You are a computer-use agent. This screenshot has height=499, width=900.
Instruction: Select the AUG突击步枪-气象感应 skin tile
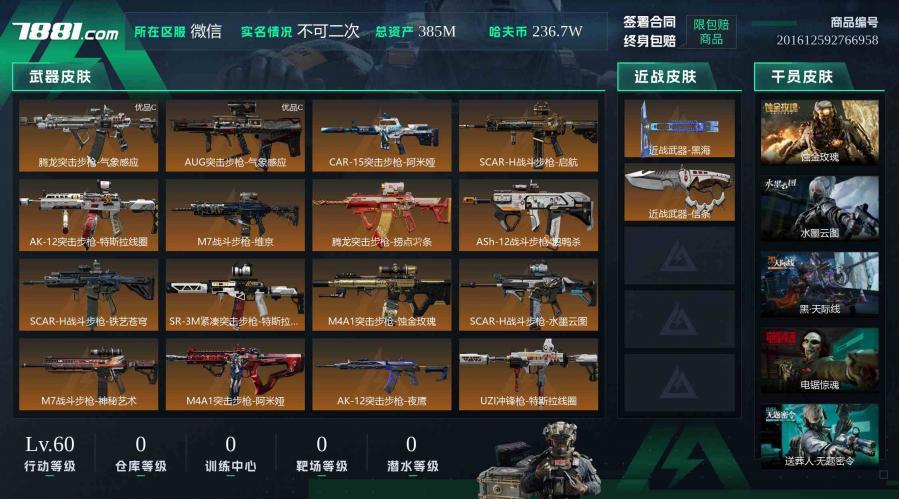click(x=235, y=134)
